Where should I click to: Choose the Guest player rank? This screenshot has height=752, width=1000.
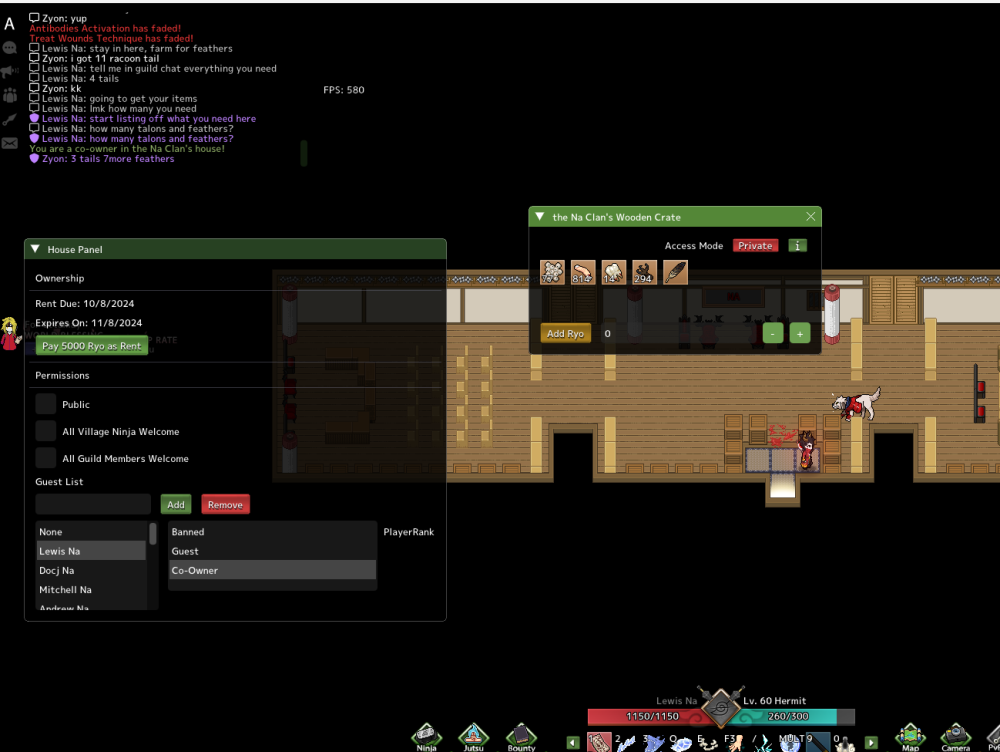tap(186, 551)
